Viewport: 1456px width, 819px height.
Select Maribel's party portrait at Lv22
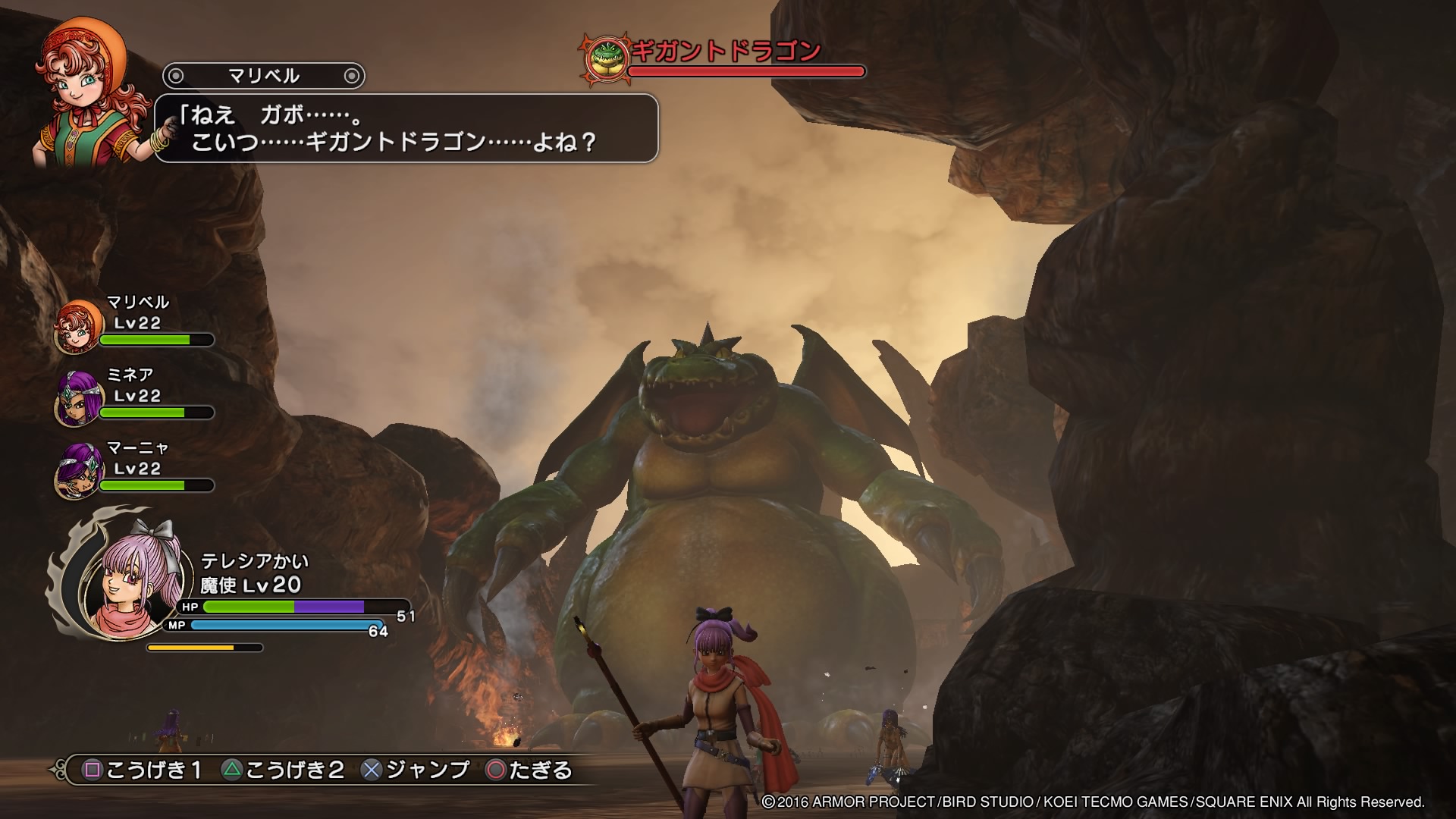point(78,326)
